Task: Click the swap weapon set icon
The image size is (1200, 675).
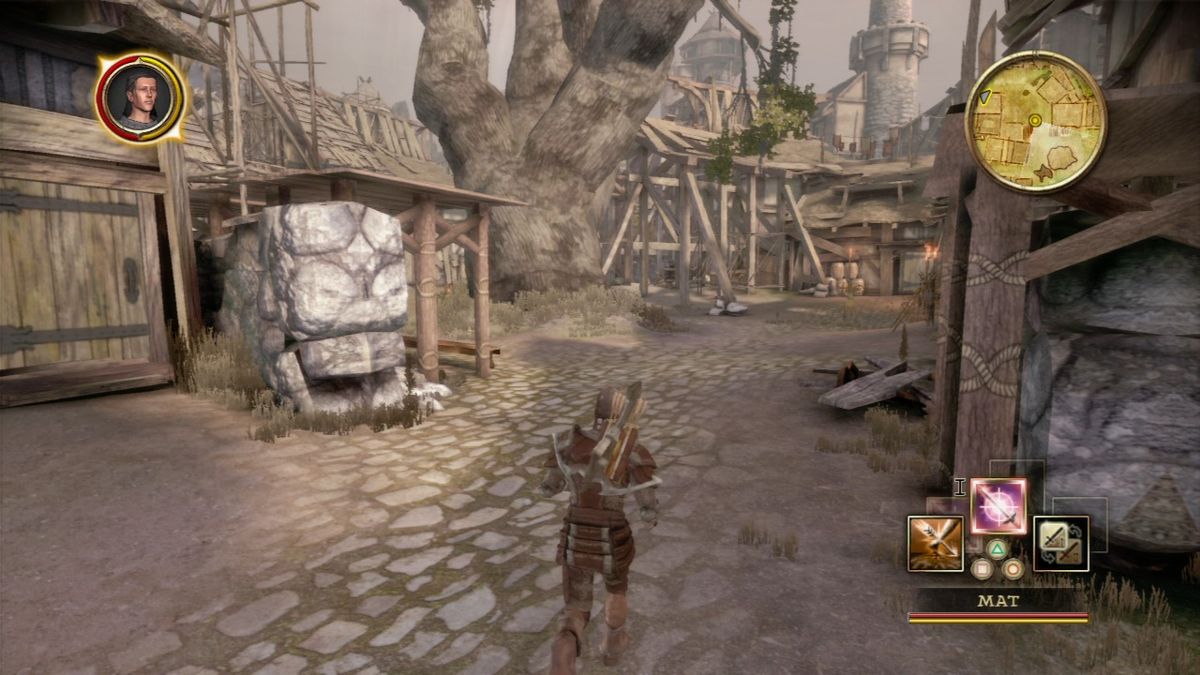Action: (x=1060, y=543)
